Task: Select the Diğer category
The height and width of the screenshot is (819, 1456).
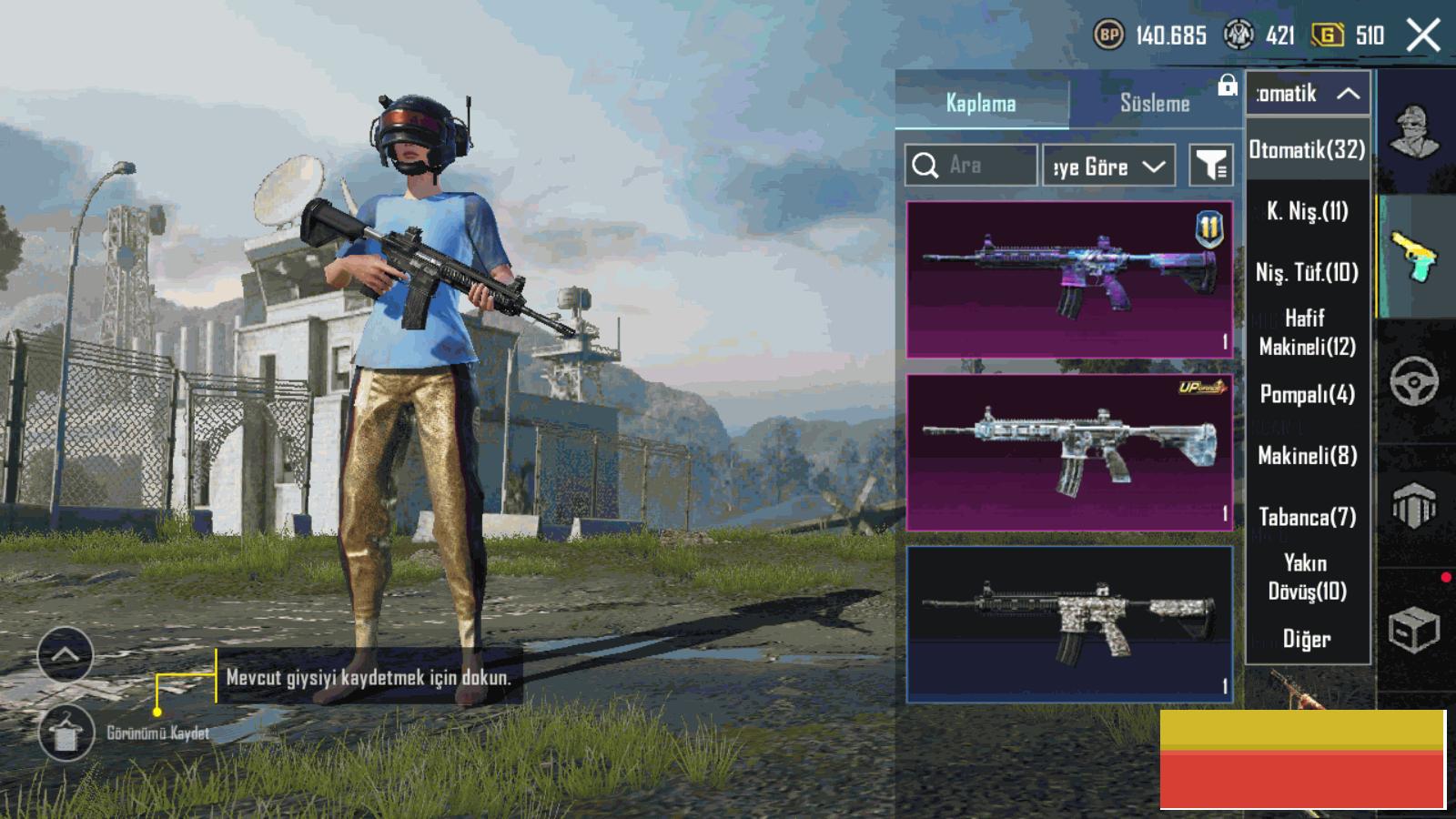Action: point(1307,639)
